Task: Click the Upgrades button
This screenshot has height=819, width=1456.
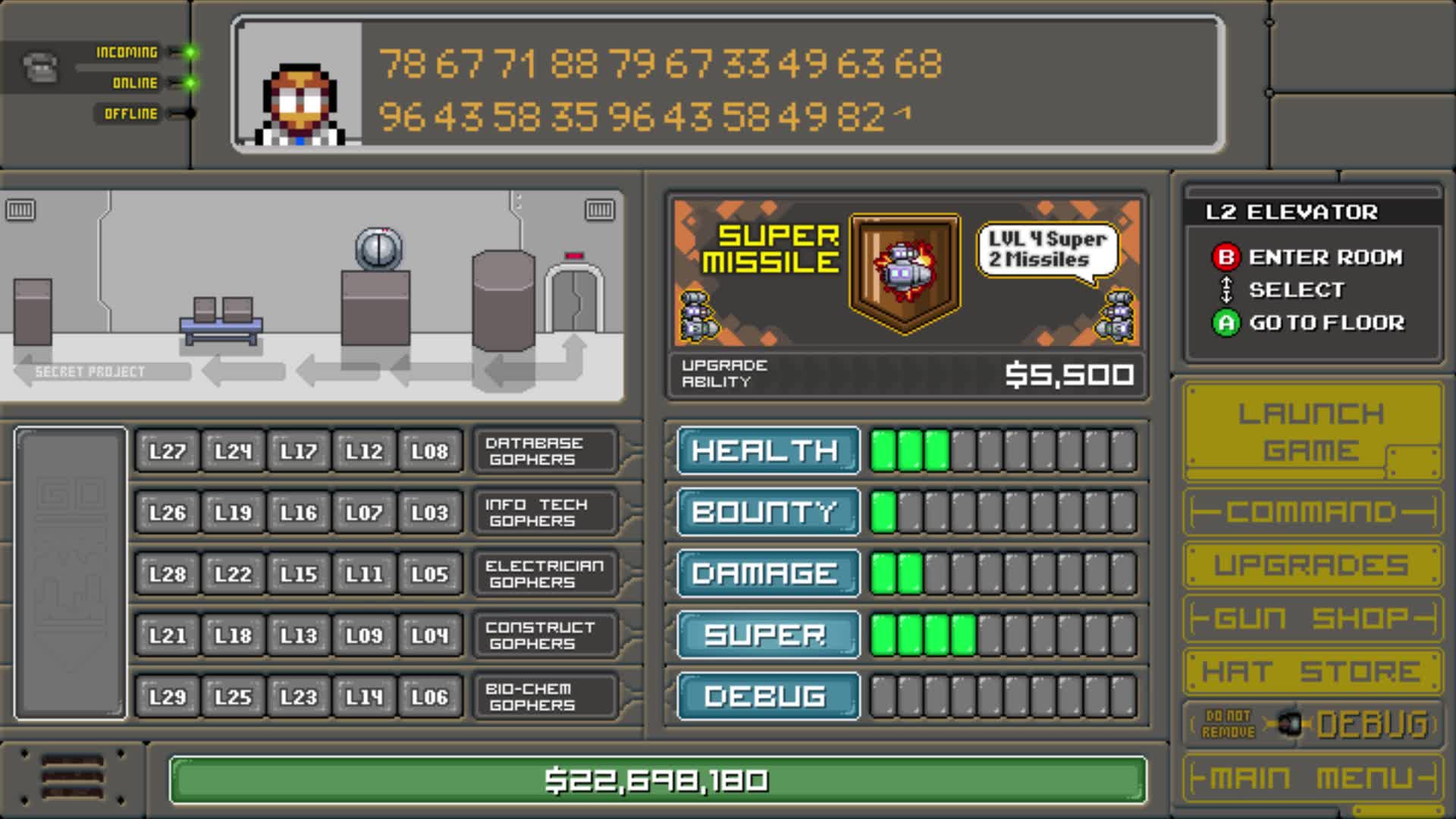Action: tap(1311, 563)
